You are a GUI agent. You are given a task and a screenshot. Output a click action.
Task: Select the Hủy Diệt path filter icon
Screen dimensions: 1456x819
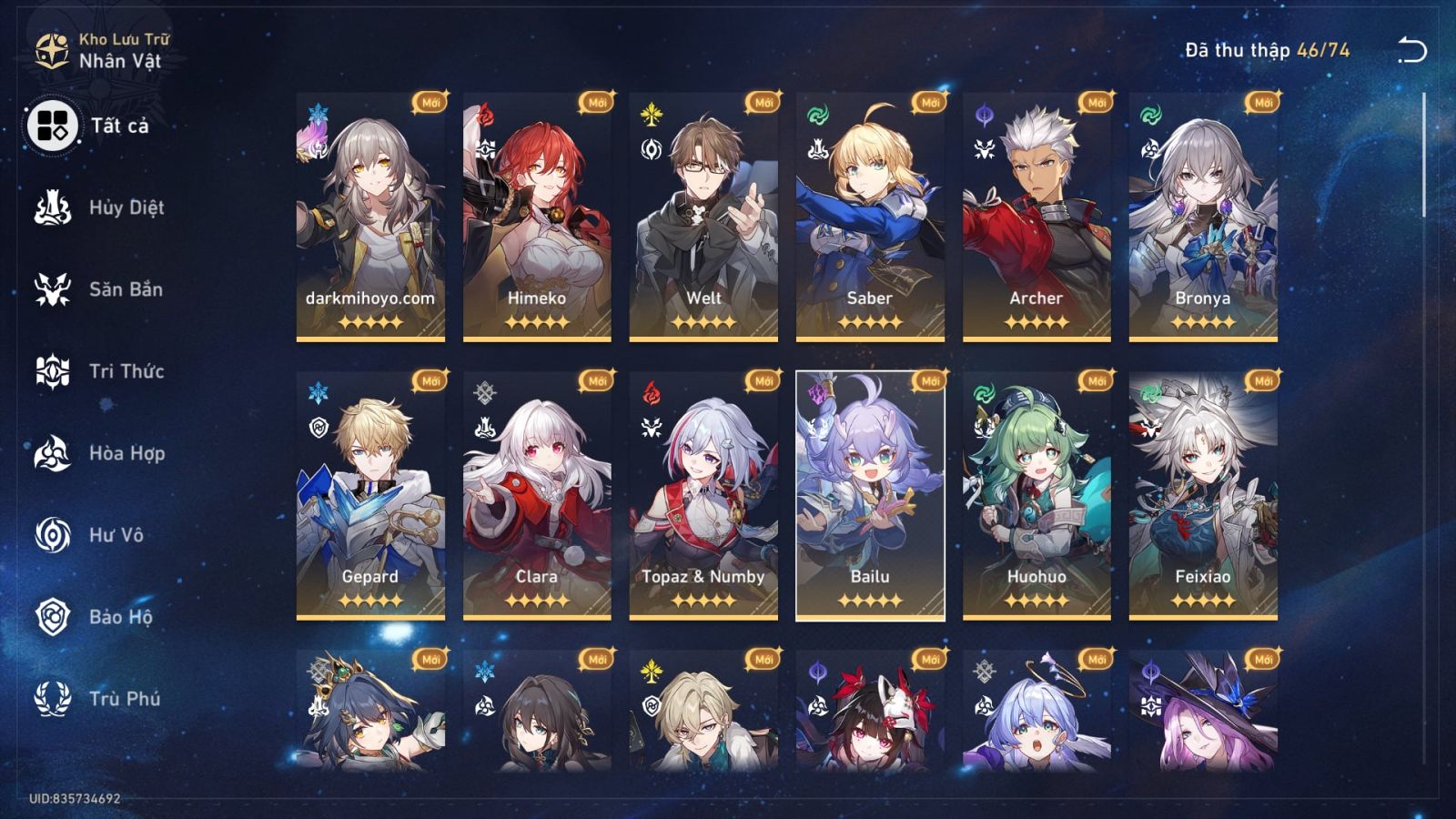pos(55,207)
